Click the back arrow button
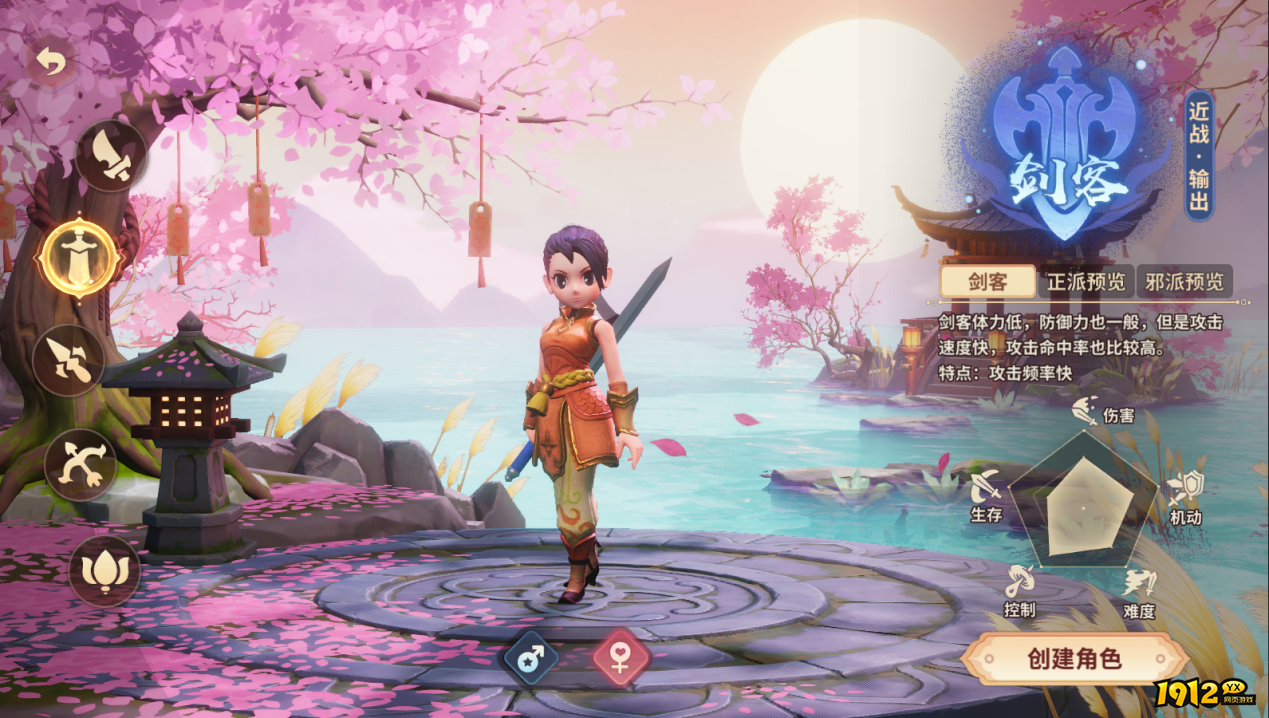The width and height of the screenshot is (1269, 718). click(50, 62)
